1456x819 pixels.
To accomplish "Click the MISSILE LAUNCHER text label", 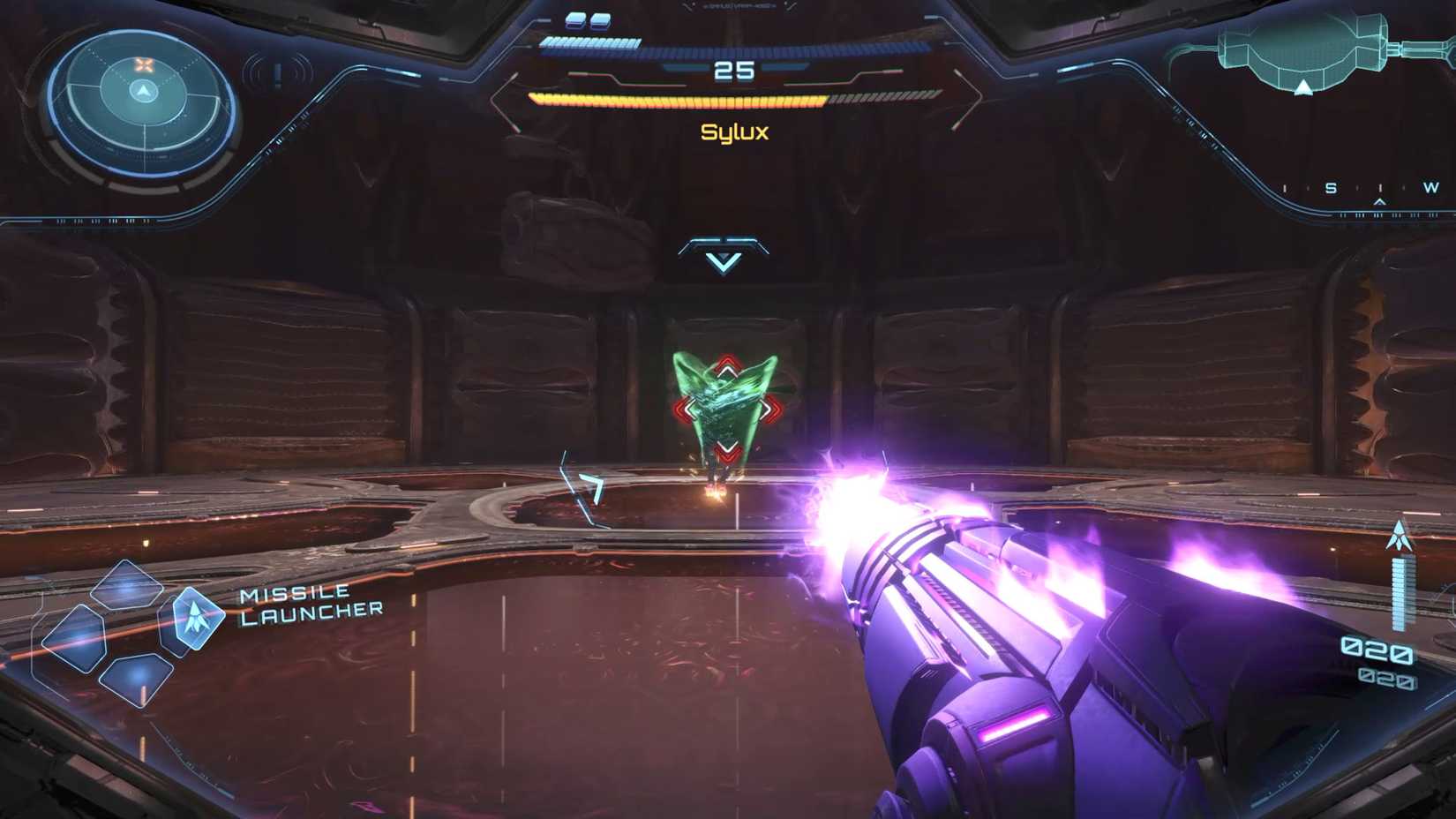I will coord(309,605).
